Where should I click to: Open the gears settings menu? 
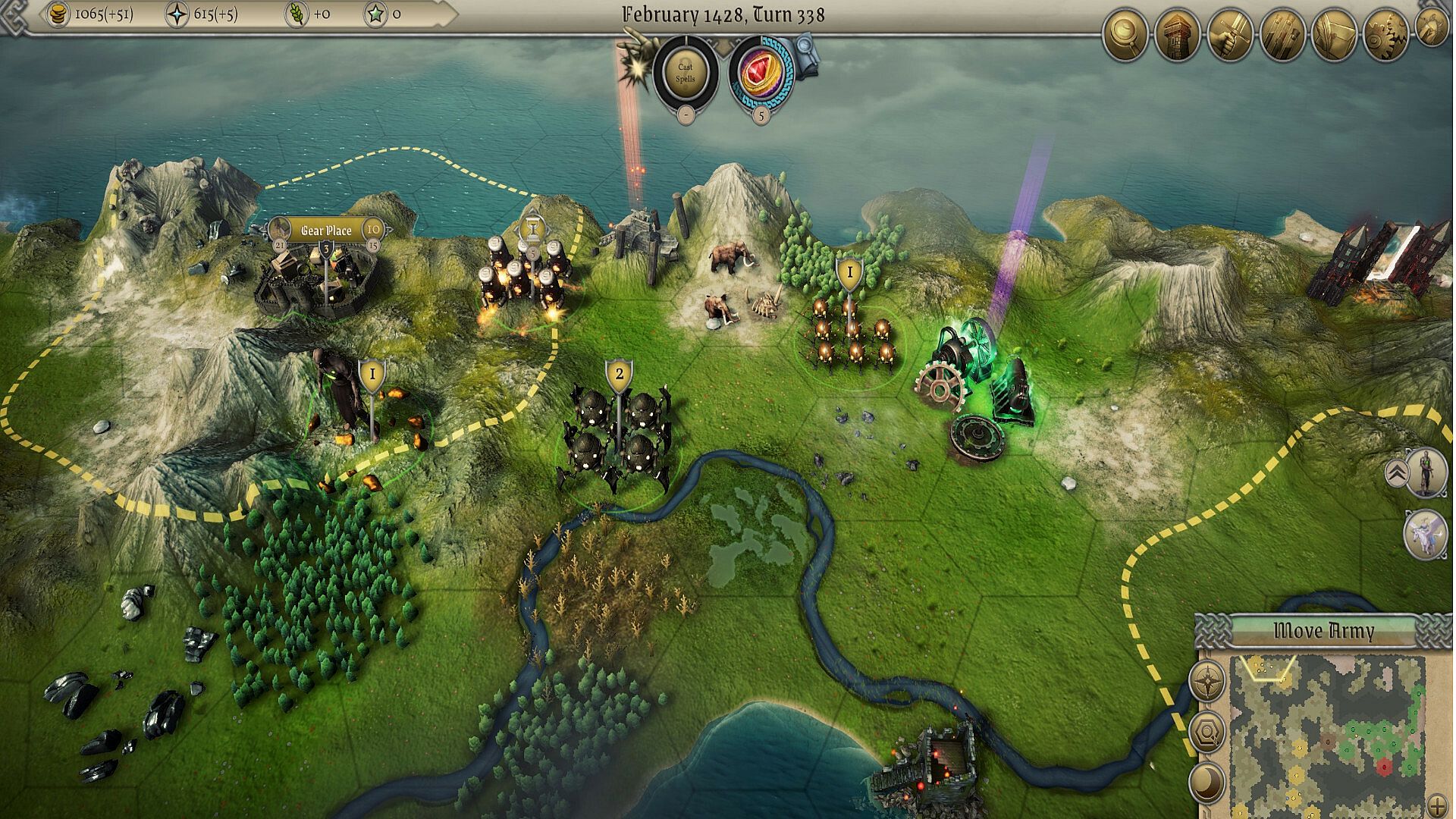1385,35
